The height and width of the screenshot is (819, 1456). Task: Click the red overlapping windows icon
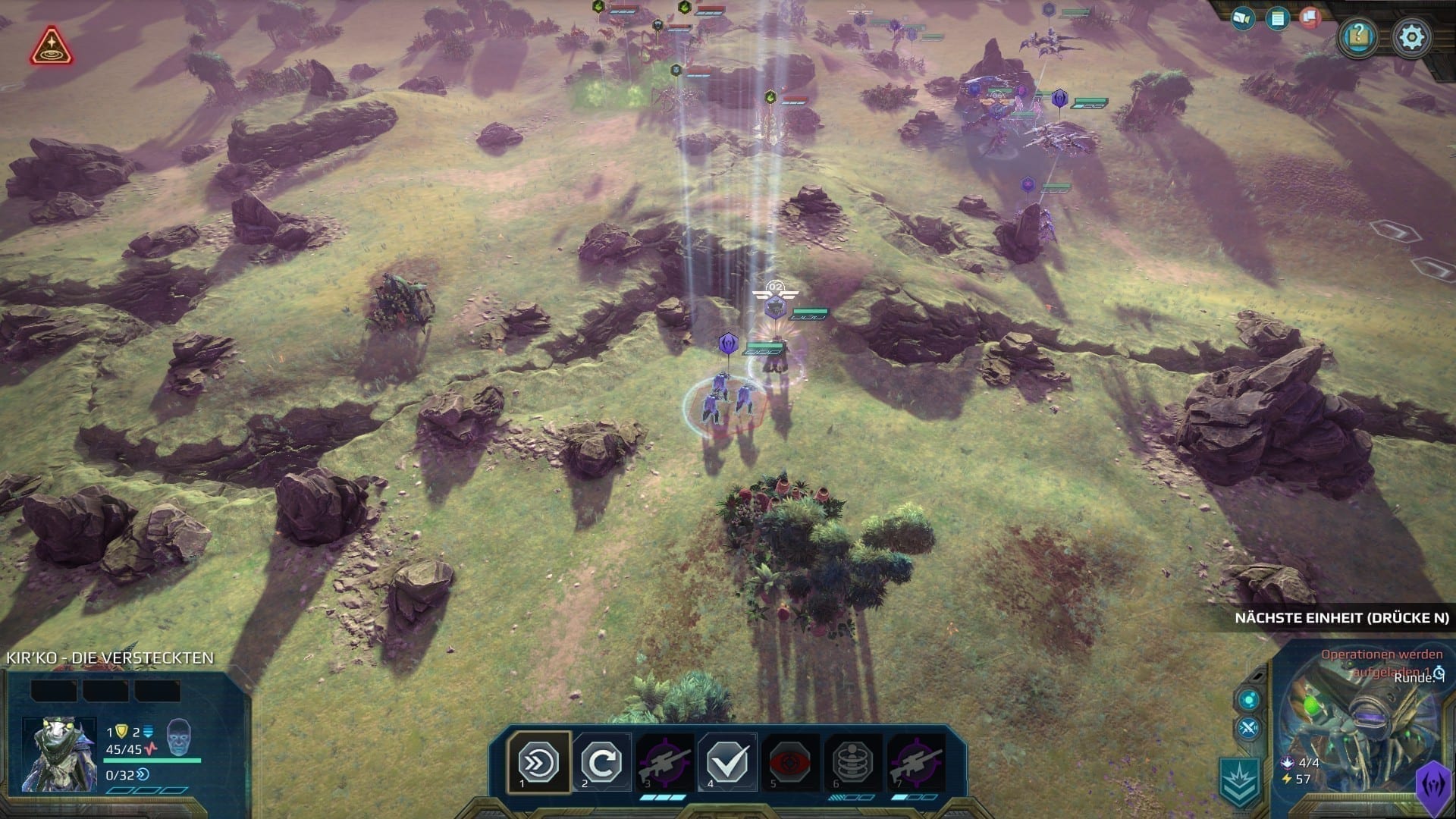[x=1310, y=17]
